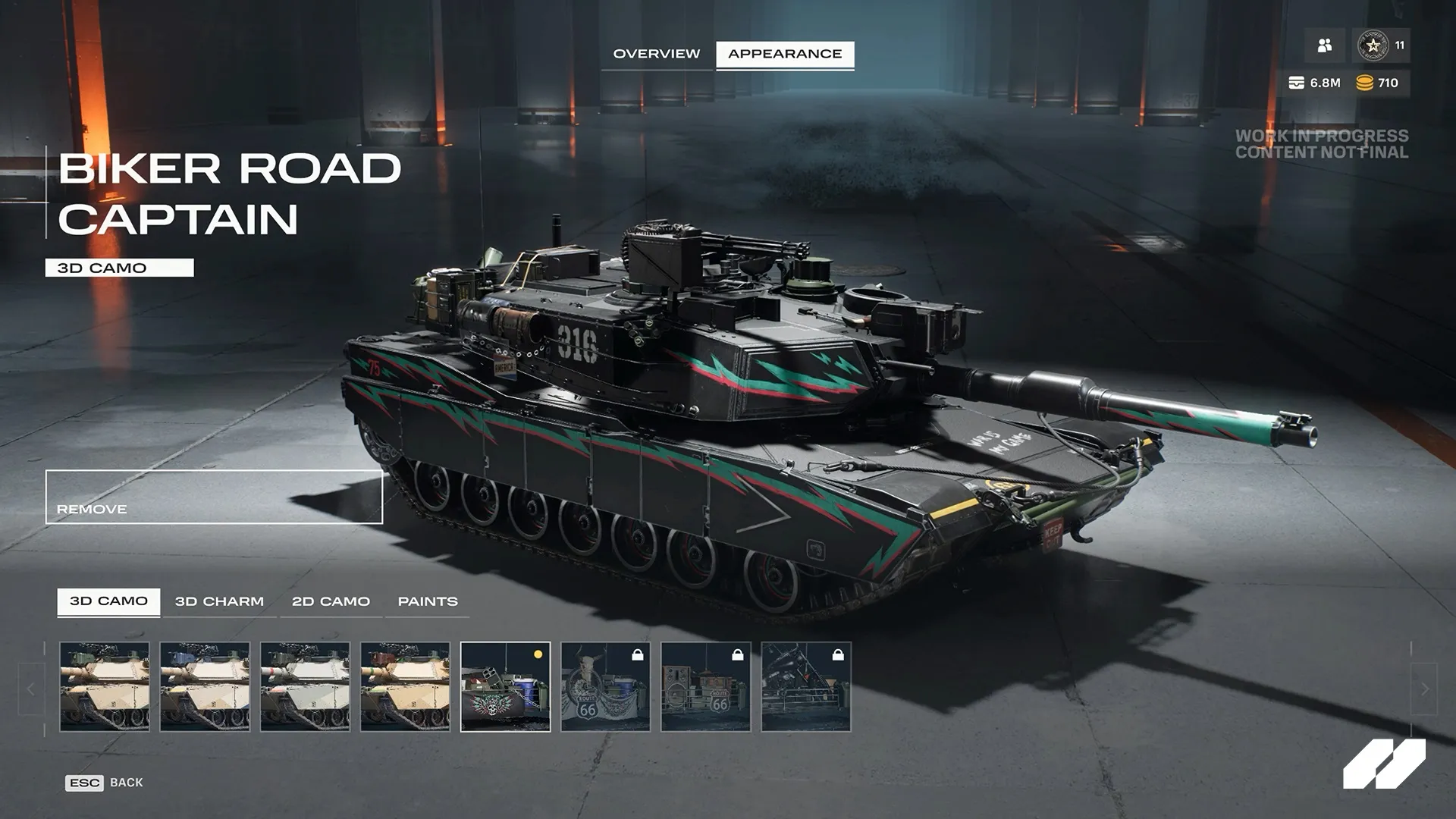Click the 710 Battlefield coins icon
Screen dimensions: 1456x819
click(x=1365, y=82)
